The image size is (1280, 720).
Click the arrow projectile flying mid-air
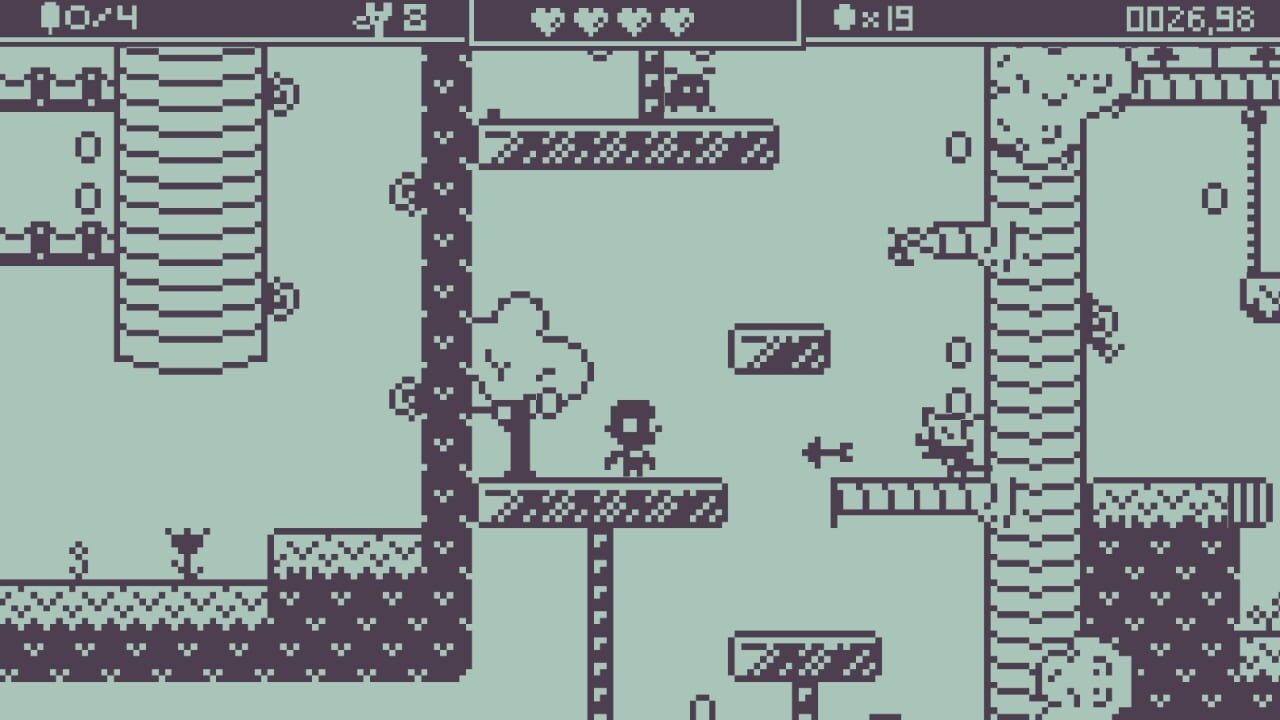pyautogui.click(x=828, y=450)
